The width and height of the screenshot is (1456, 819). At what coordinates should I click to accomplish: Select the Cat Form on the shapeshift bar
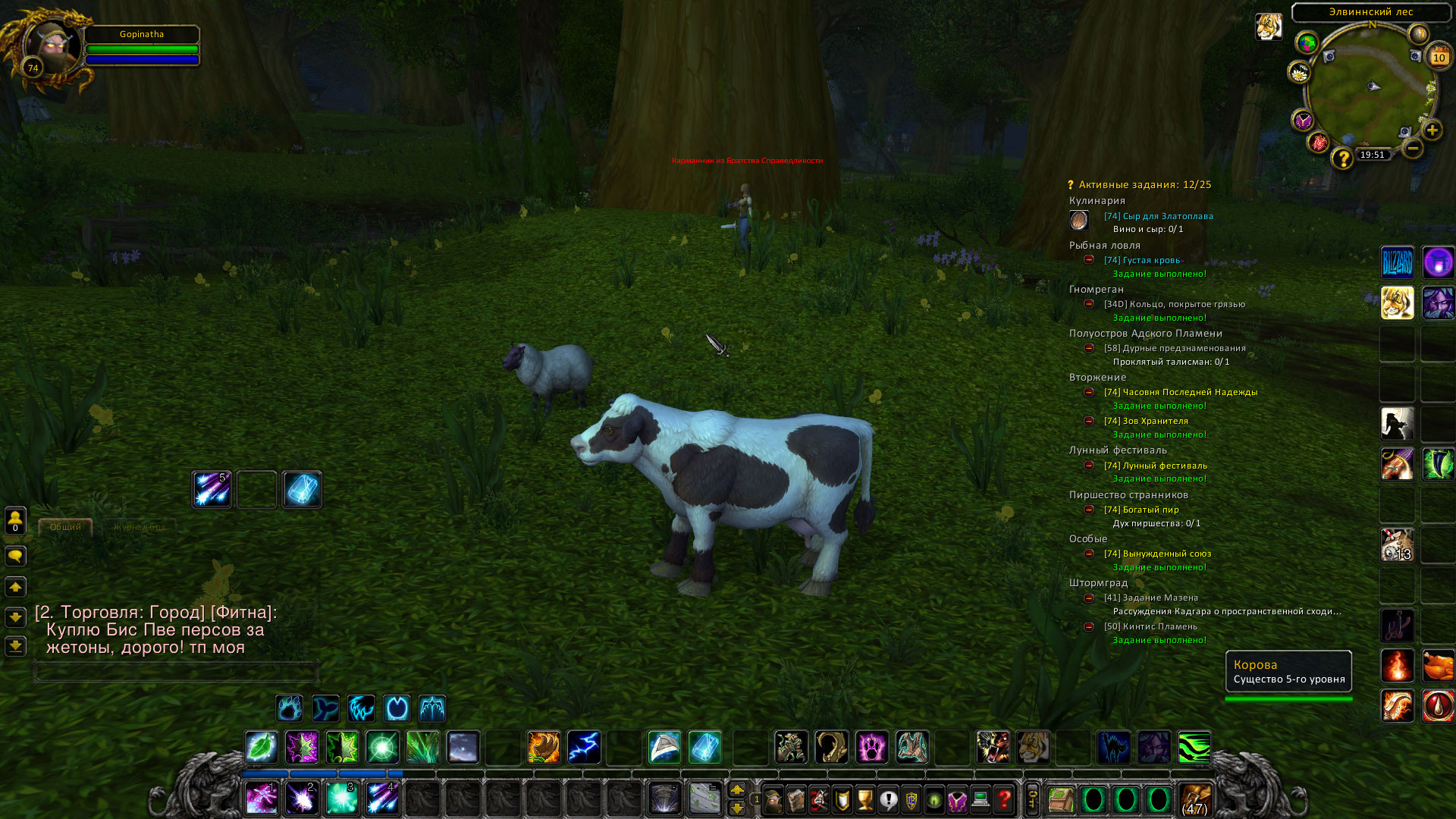(x=362, y=708)
